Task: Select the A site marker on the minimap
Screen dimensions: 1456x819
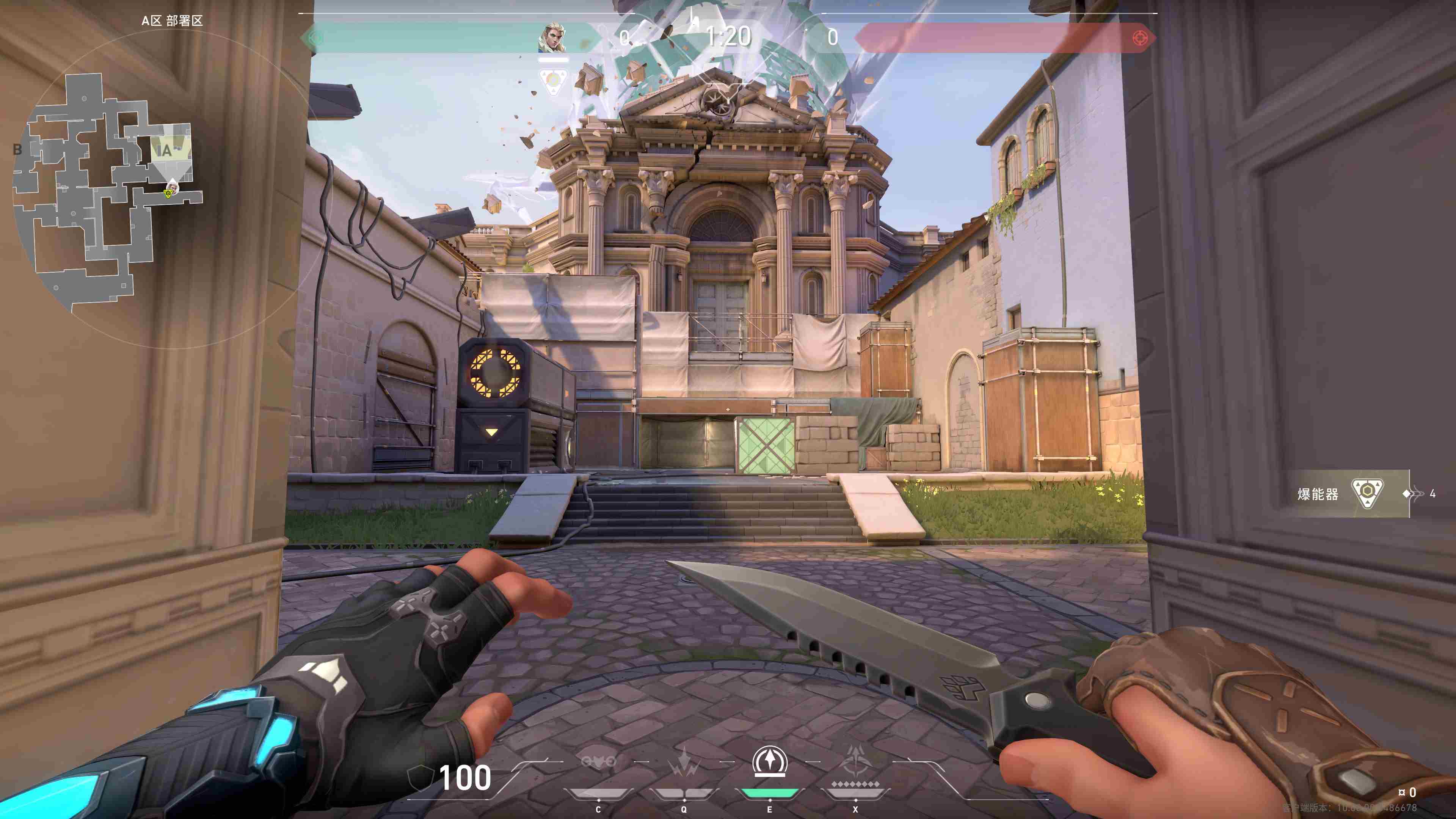Action: click(x=166, y=151)
